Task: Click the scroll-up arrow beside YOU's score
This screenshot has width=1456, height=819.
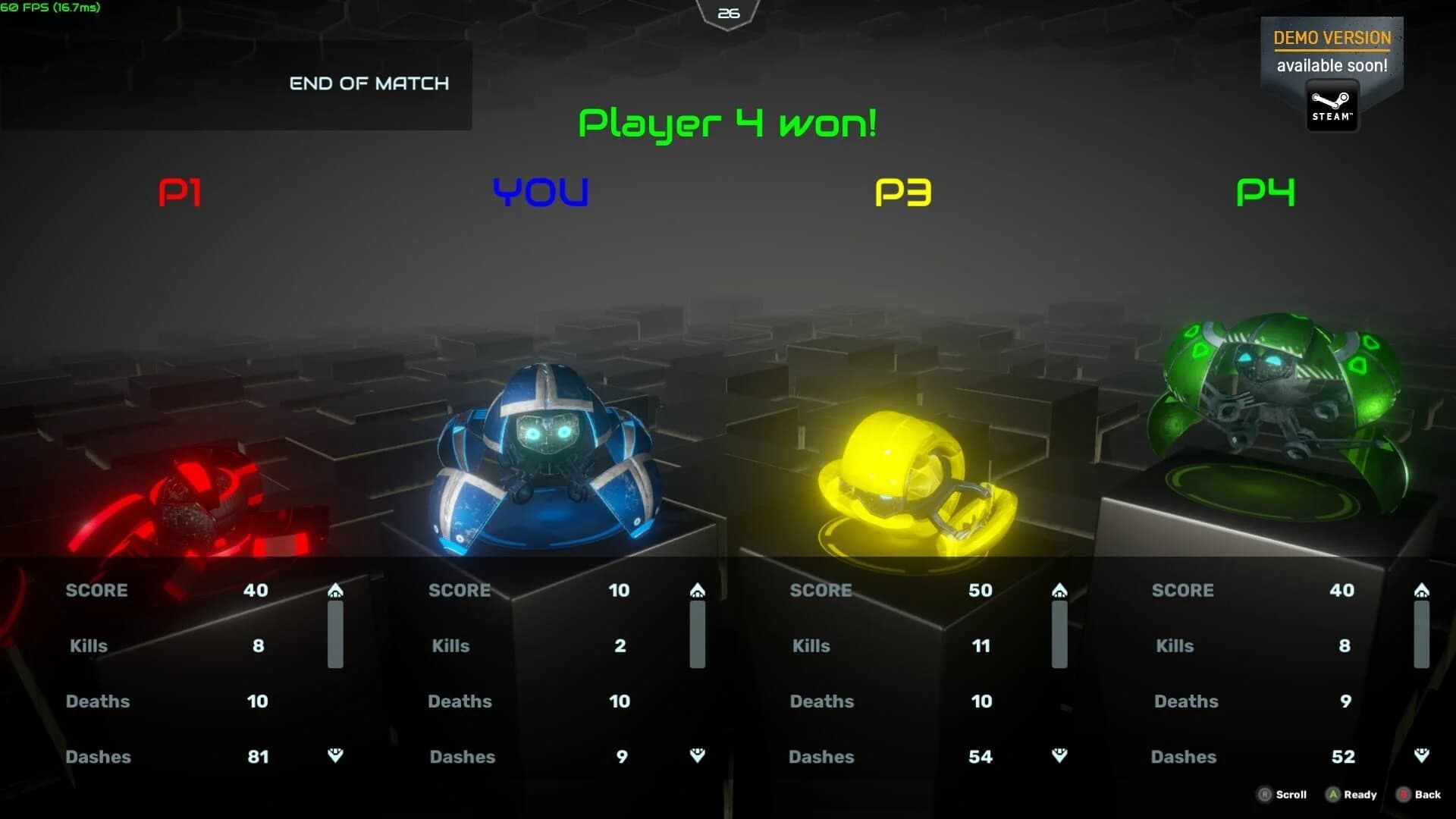Action: (x=698, y=589)
